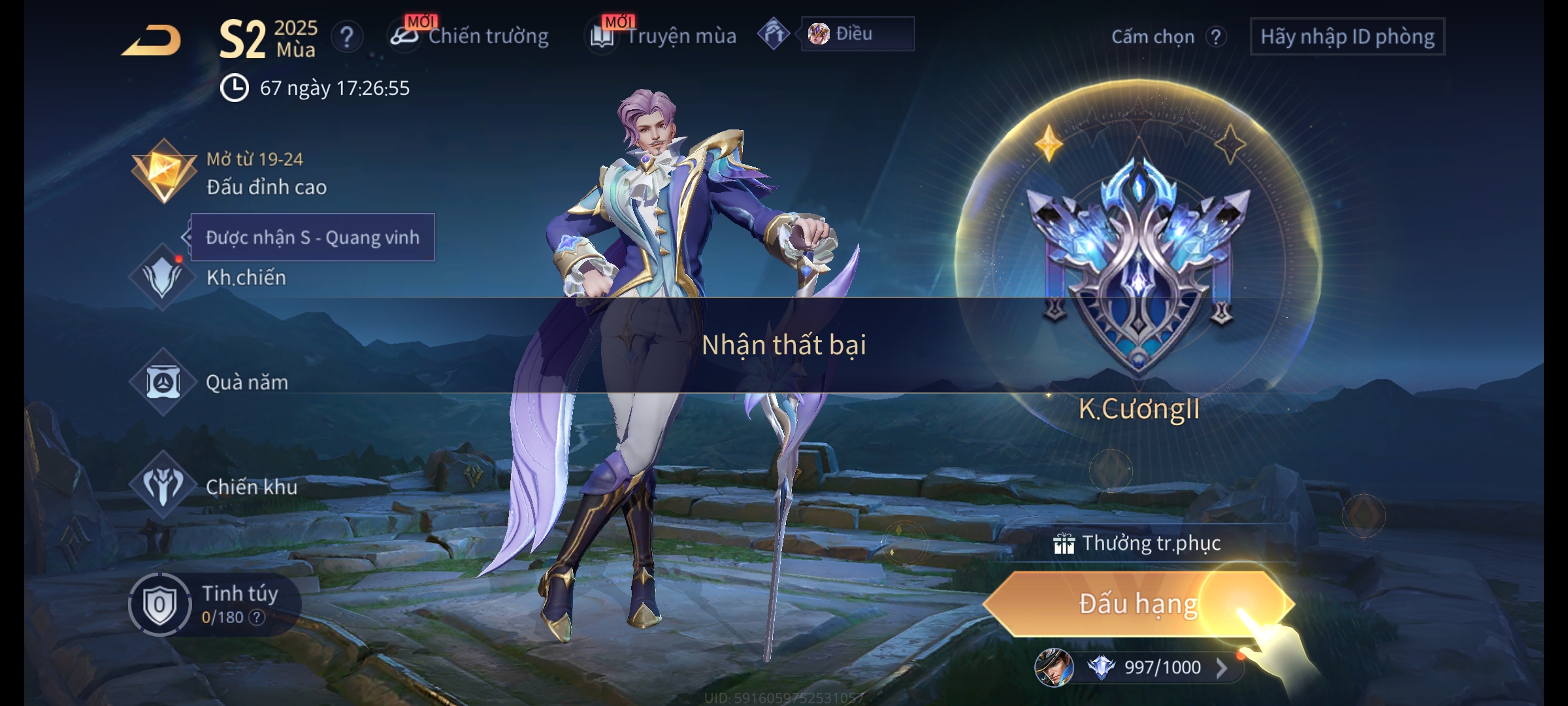Start a ranked match with Đấu hạng

click(x=1138, y=604)
